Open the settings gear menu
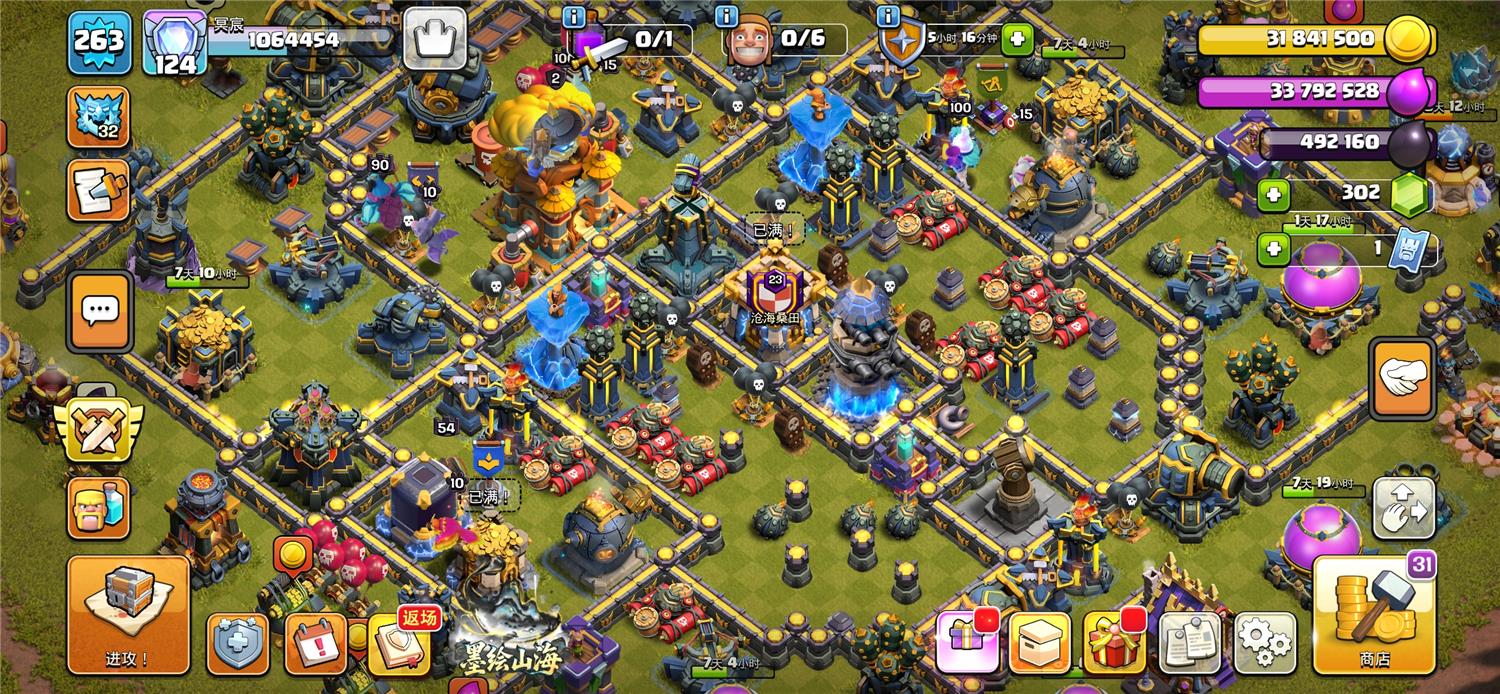This screenshot has width=1500, height=694. [1265, 642]
